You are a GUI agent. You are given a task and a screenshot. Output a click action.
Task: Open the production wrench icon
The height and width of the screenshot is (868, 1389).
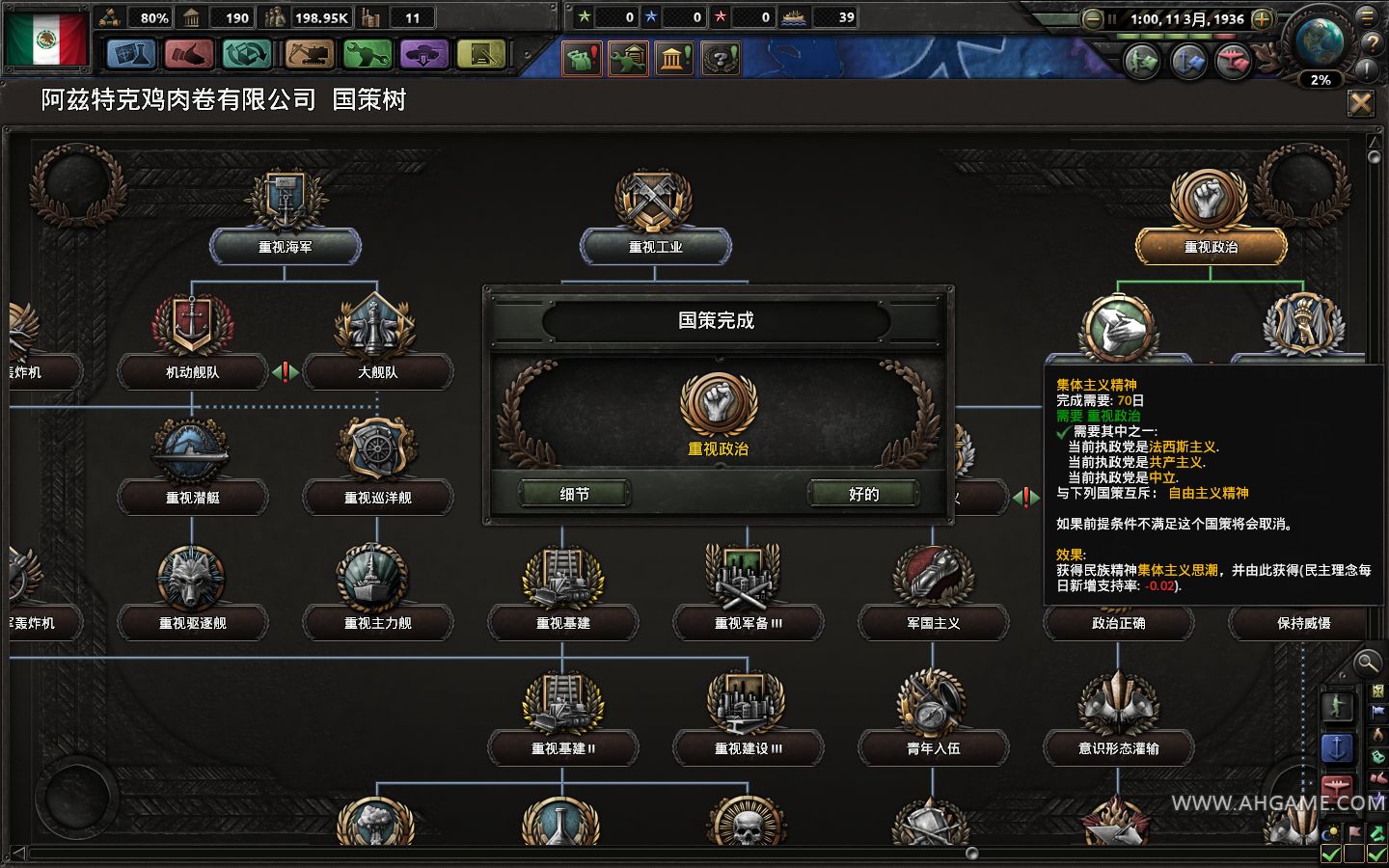pos(367,56)
